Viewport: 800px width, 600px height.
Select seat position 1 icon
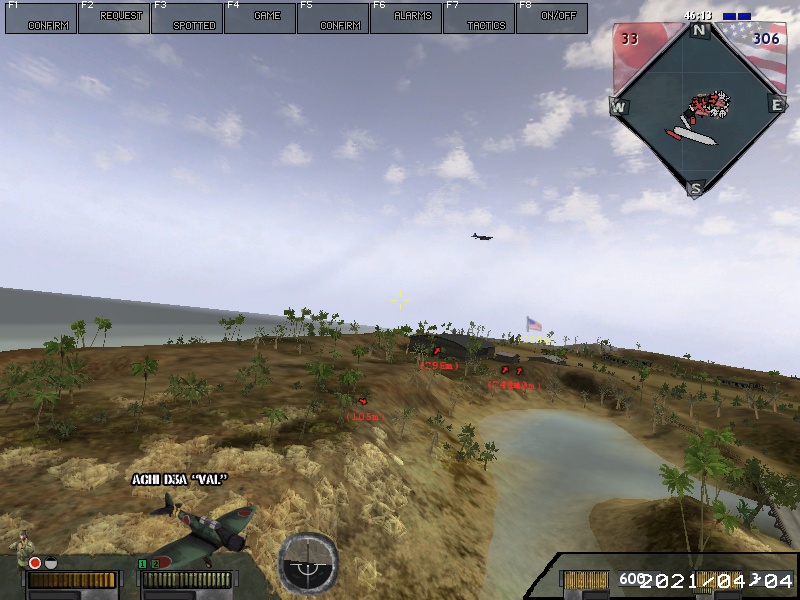tap(142, 565)
